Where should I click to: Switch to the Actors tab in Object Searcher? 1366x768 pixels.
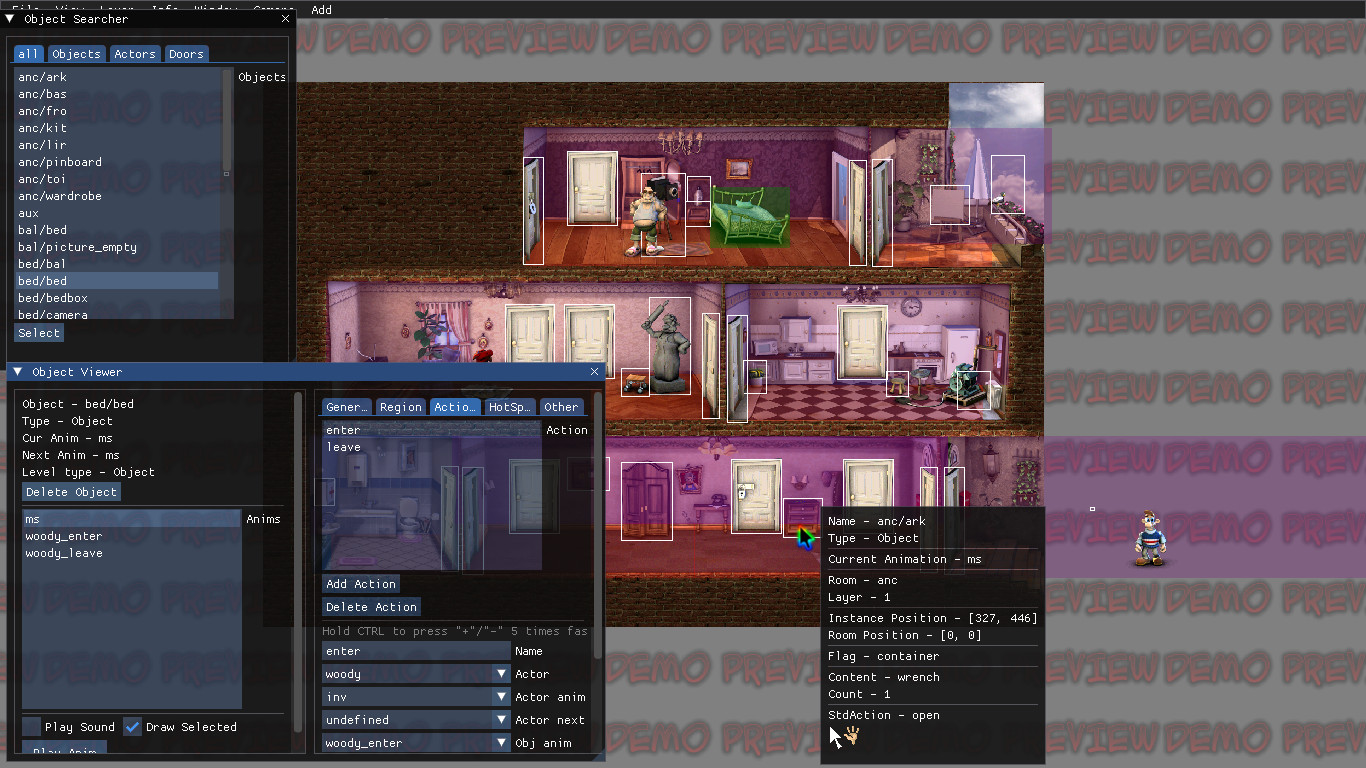tap(134, 53)
